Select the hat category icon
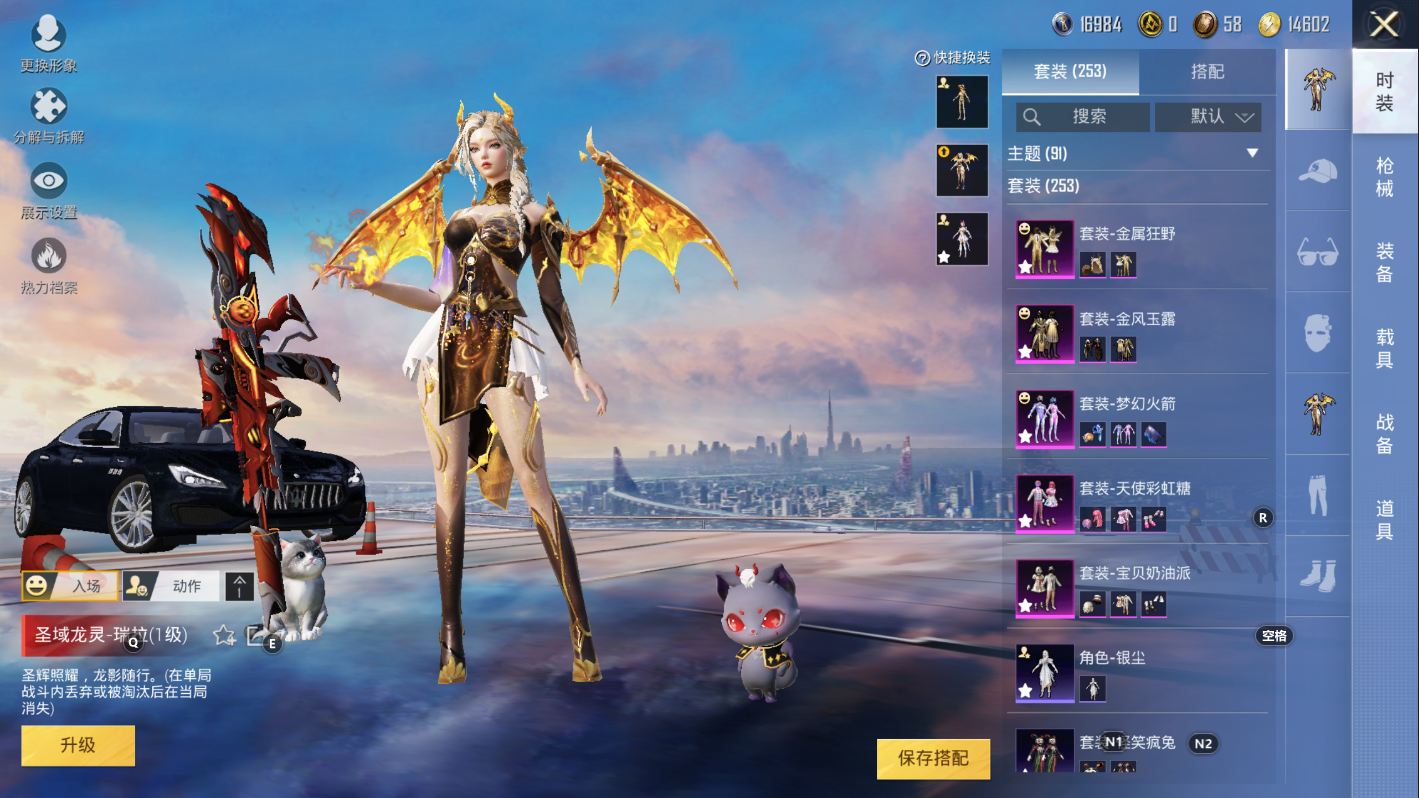 [1317, 171]
